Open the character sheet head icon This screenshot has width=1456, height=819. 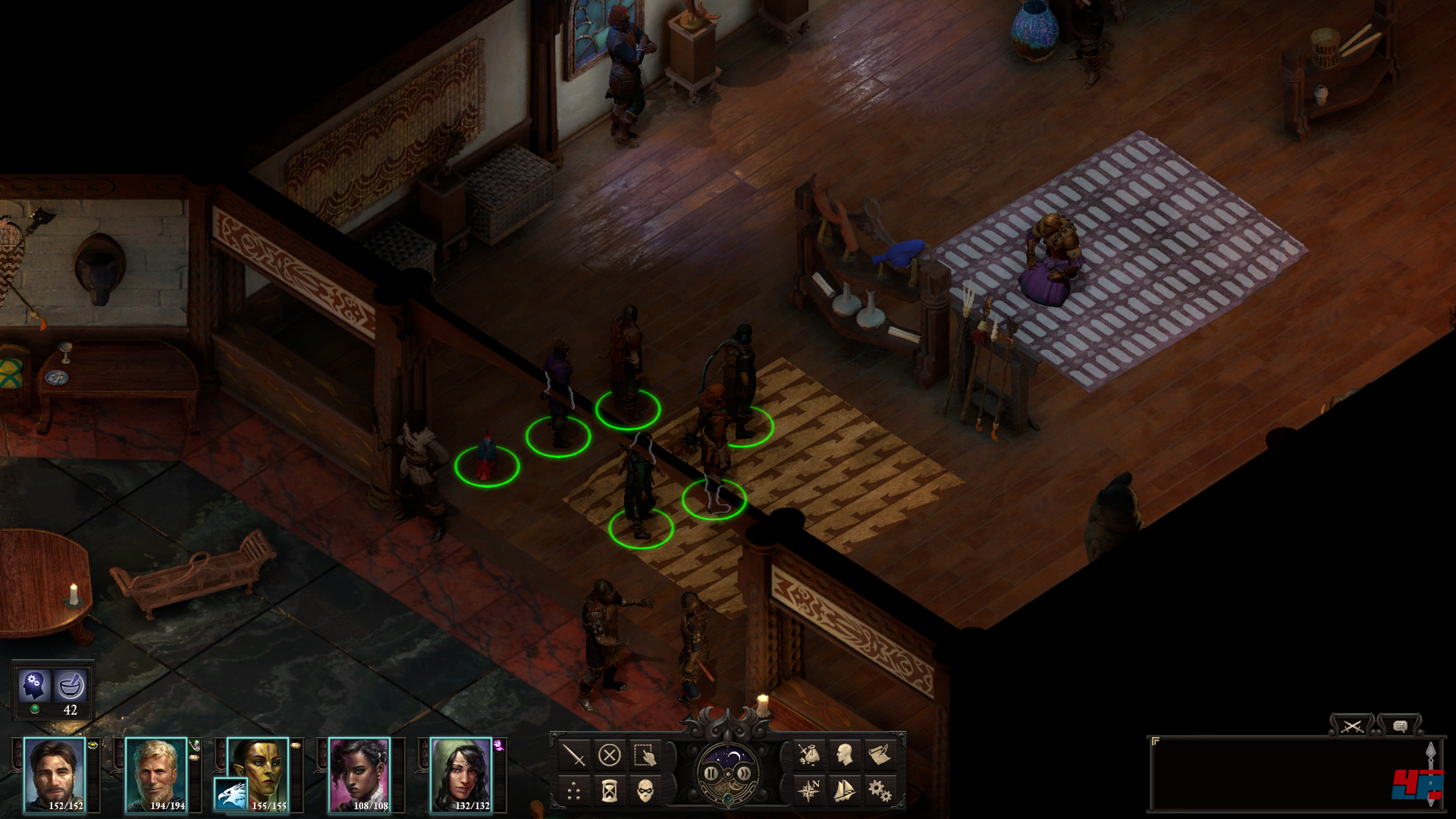pos(845,755)
